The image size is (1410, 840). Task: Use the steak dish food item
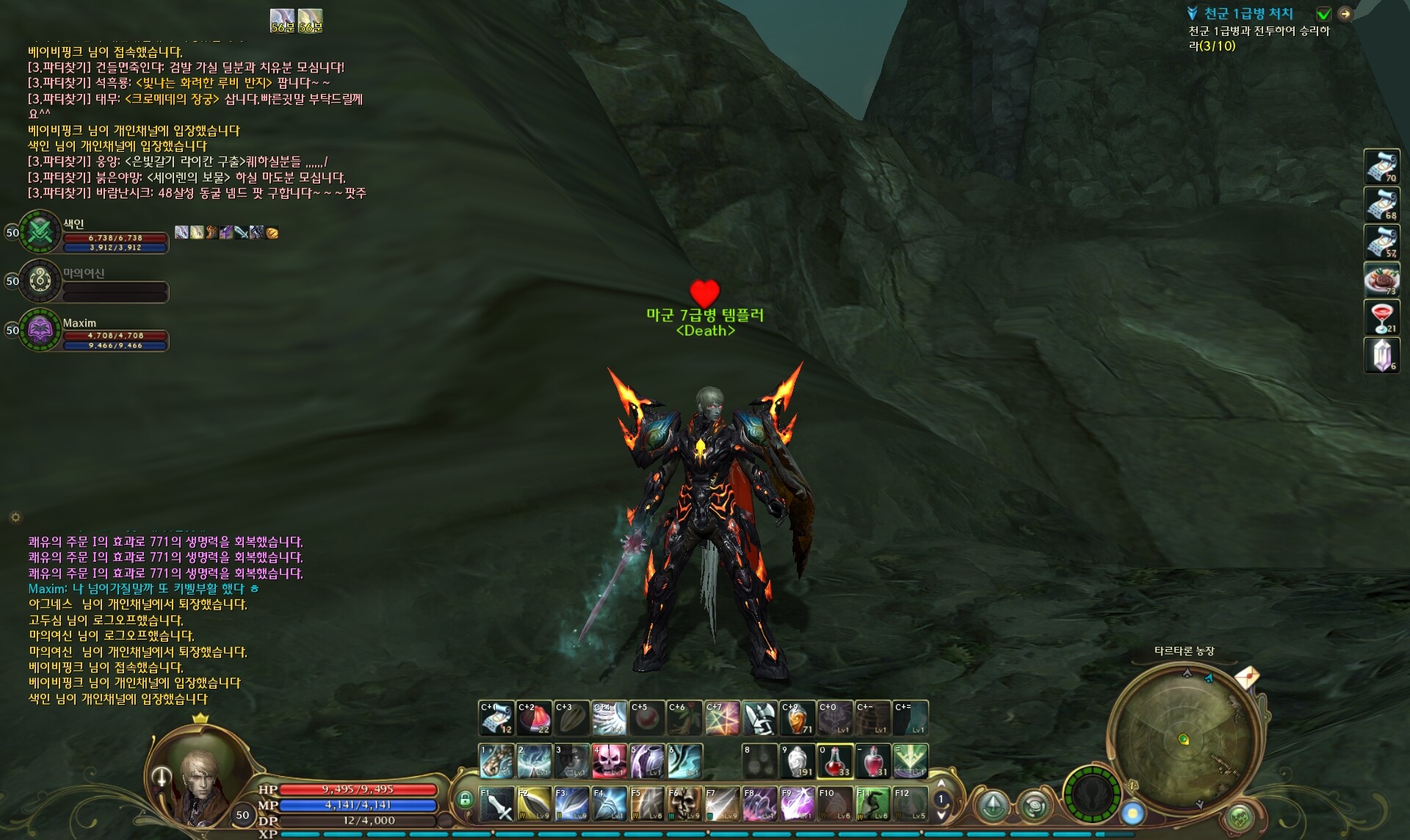[1381, 280]
